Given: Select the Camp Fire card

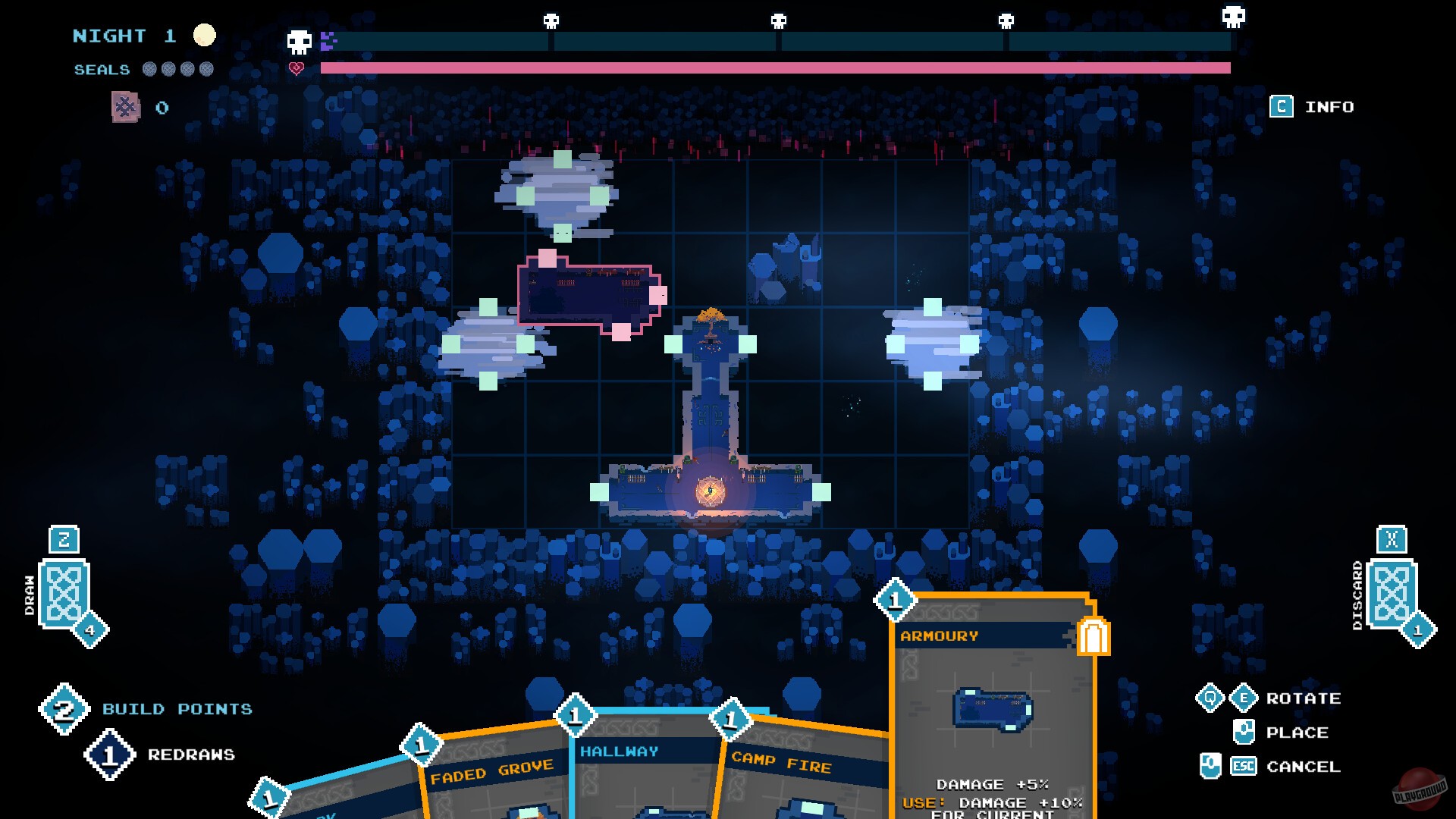Looking at the screenshot, I should coord(780,766).
